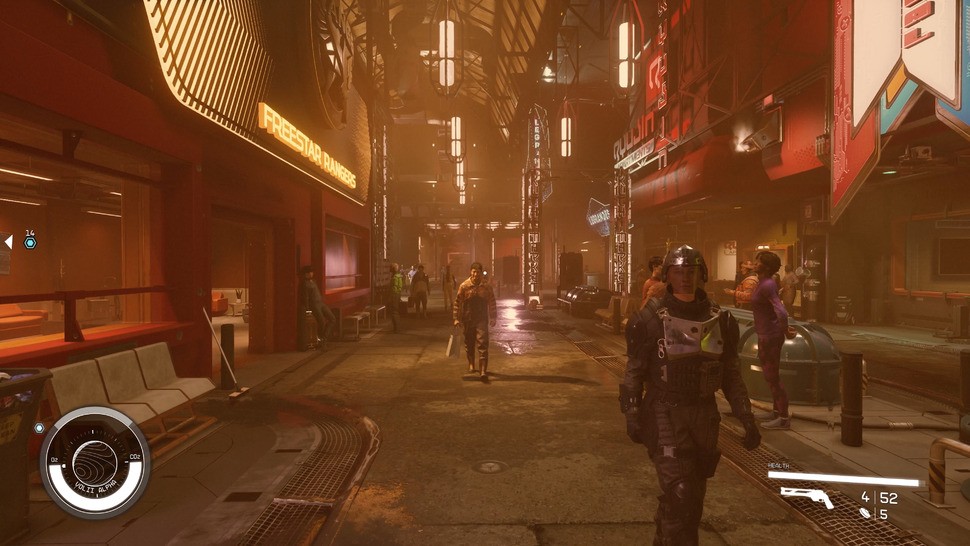The width and height of the screenshot is (970, 546).
Task: Click the grenade icon beside the count
Action: pos(863,514)
